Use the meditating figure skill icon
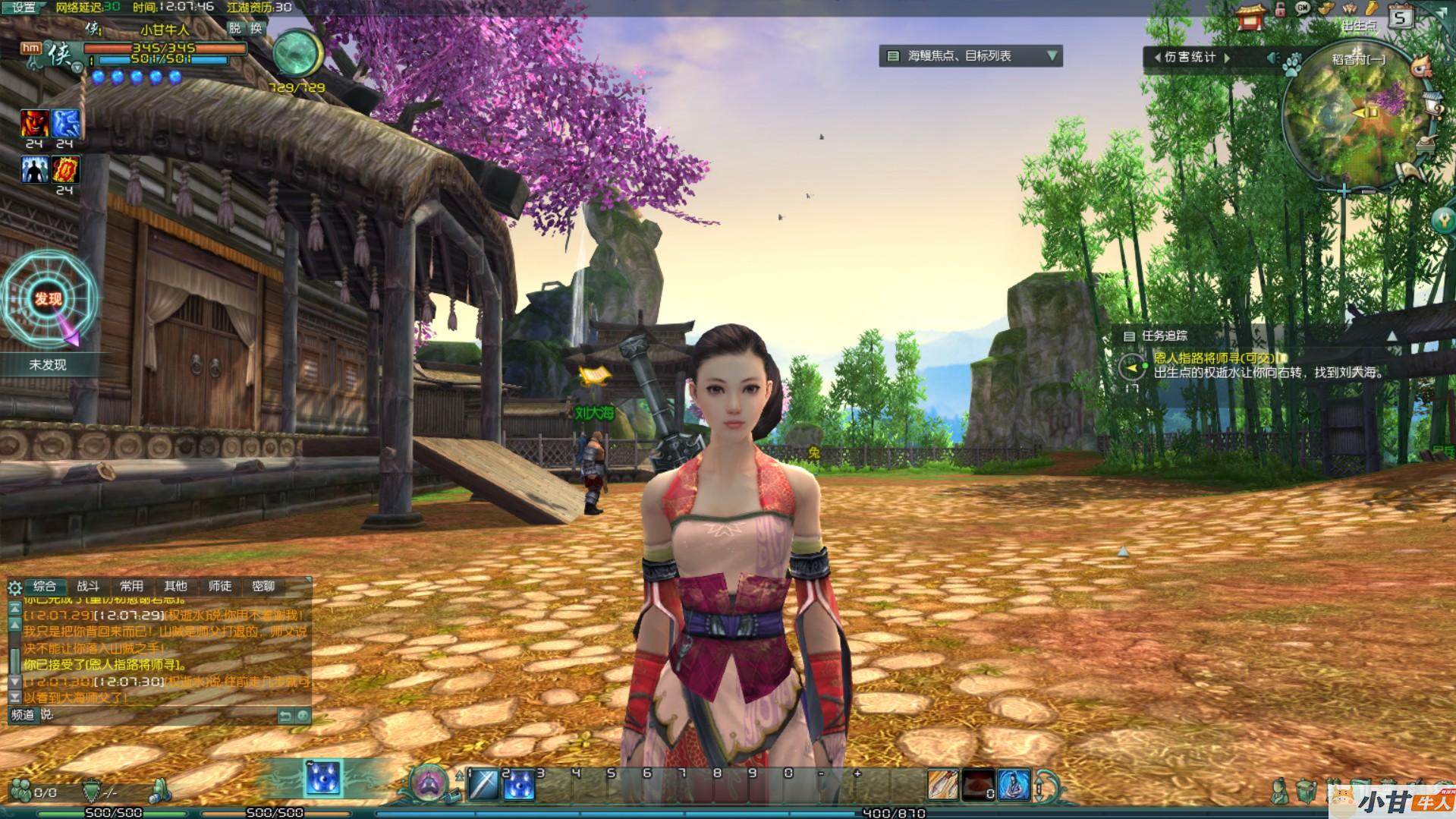1456x819 pixels. click(1013, 785)
